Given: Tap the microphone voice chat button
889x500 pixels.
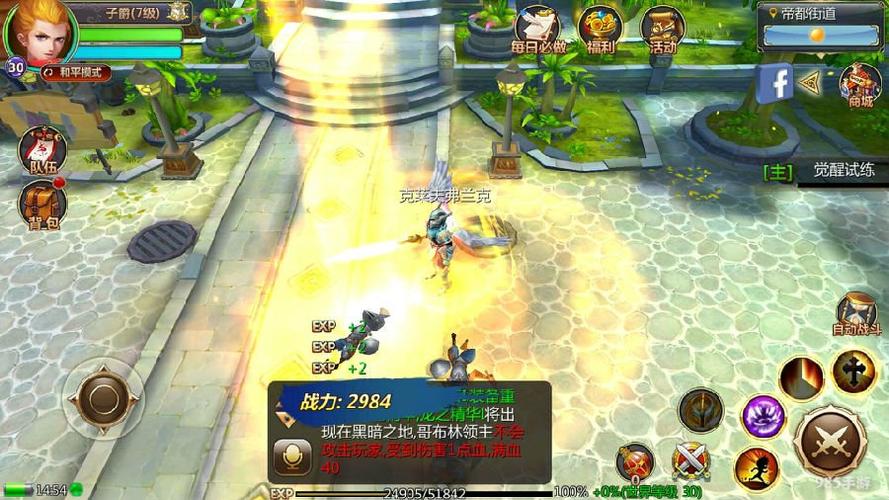Looking at the screenshot, I should 293,458.
